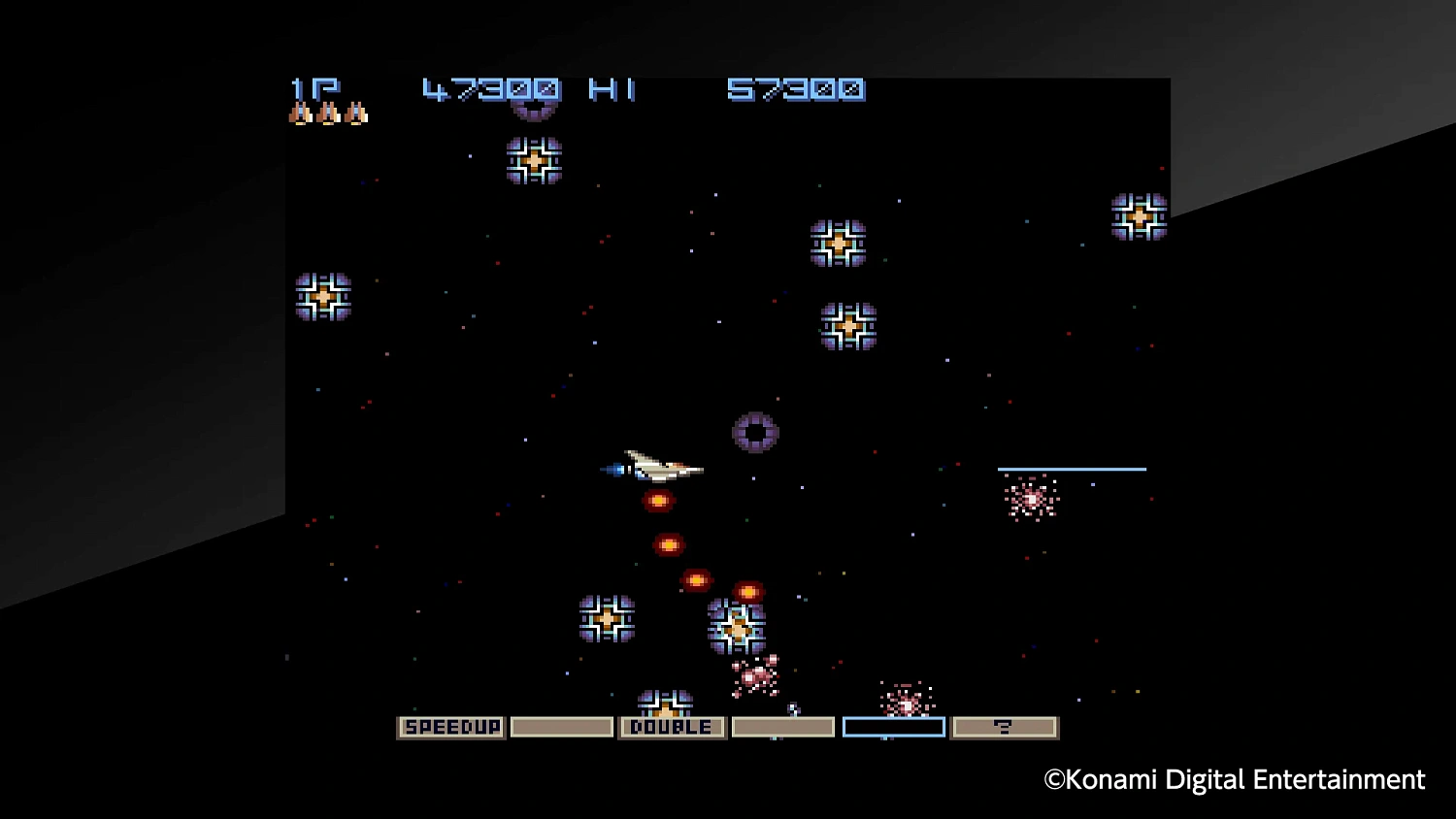
Task: Select the blank fourth power-up slot
Action: (x=783, y=726)
